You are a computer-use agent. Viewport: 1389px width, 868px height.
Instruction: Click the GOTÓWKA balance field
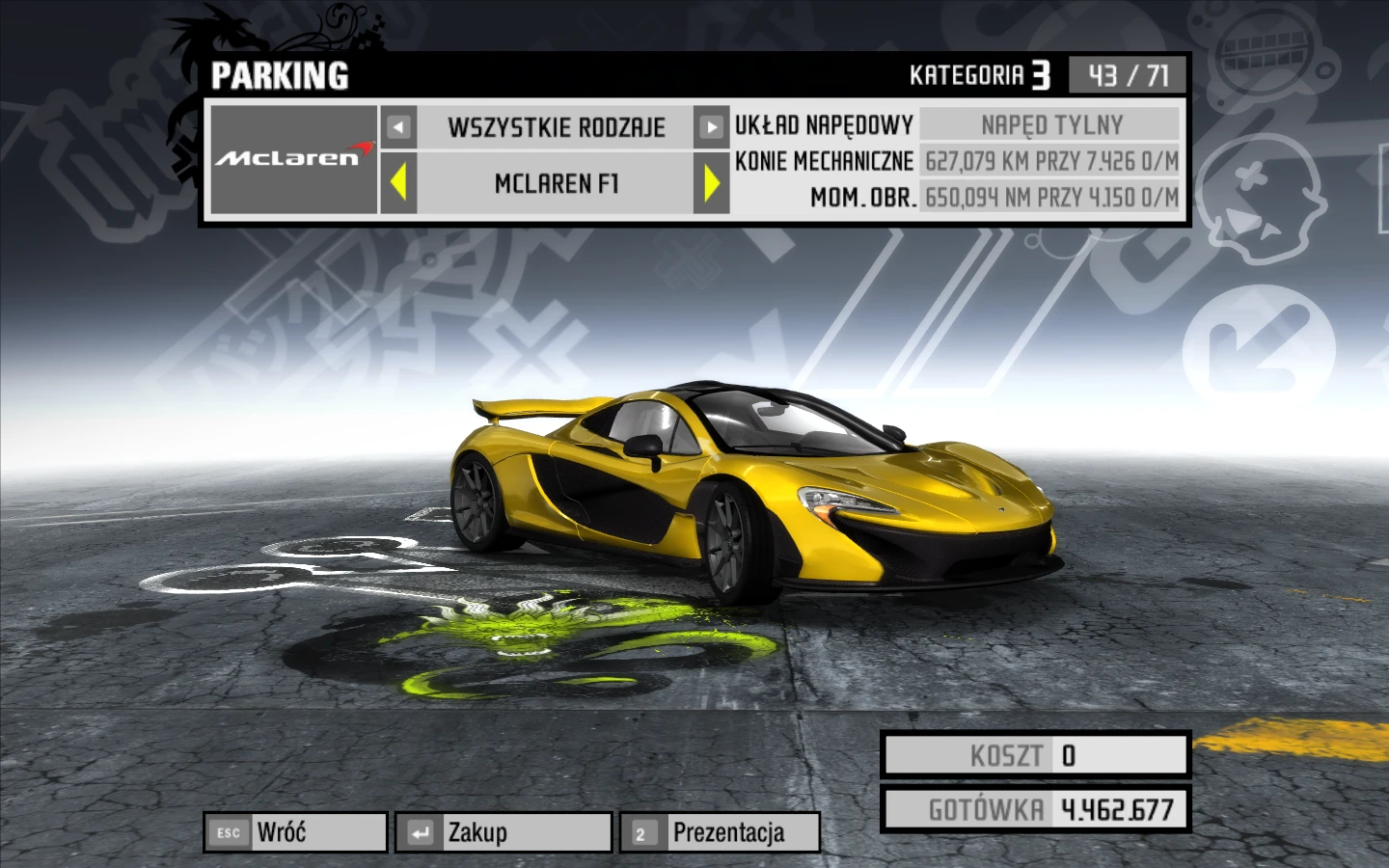tap(1033, 810)
